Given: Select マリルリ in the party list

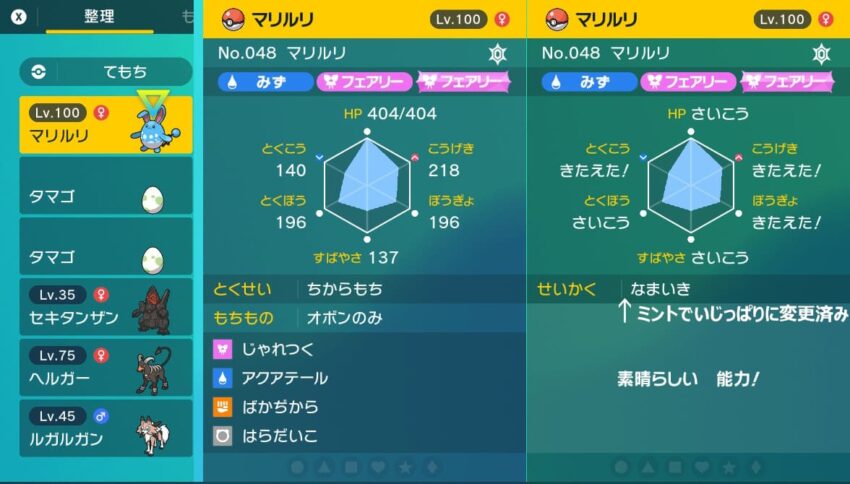Looking at the screenshot, I should click(x=106, y=124).
